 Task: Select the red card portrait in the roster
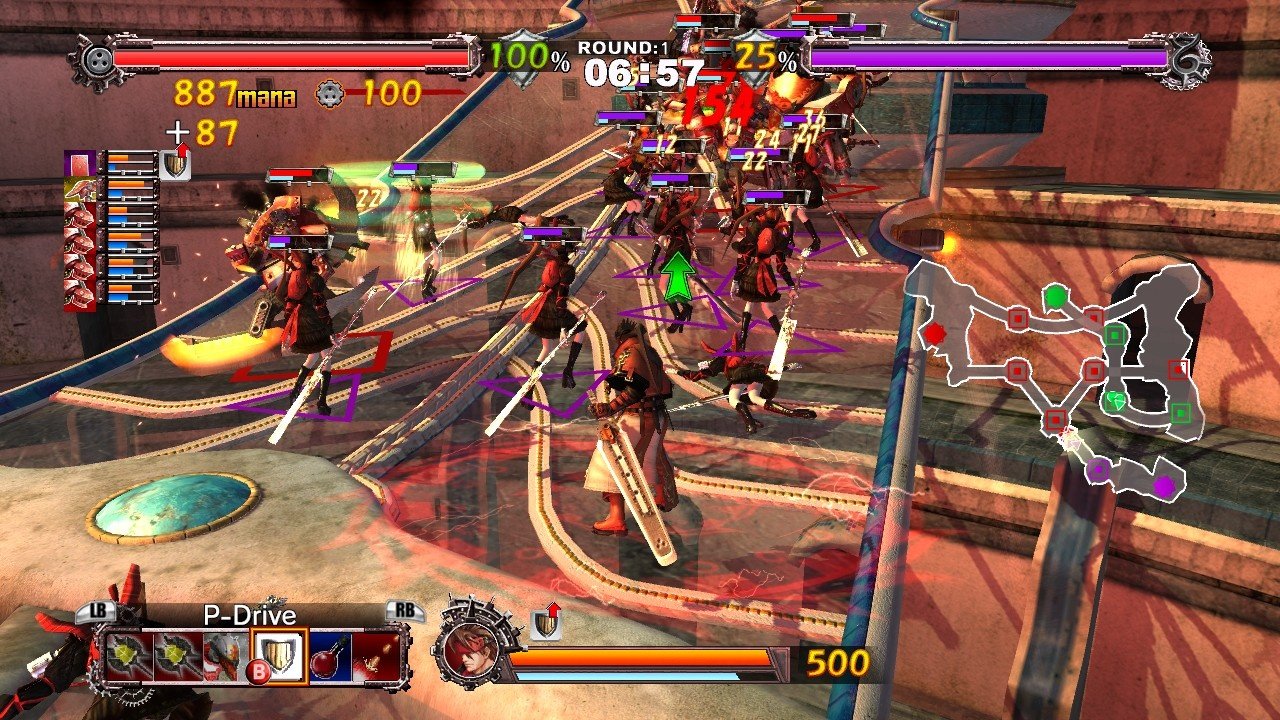coord(80,163)
